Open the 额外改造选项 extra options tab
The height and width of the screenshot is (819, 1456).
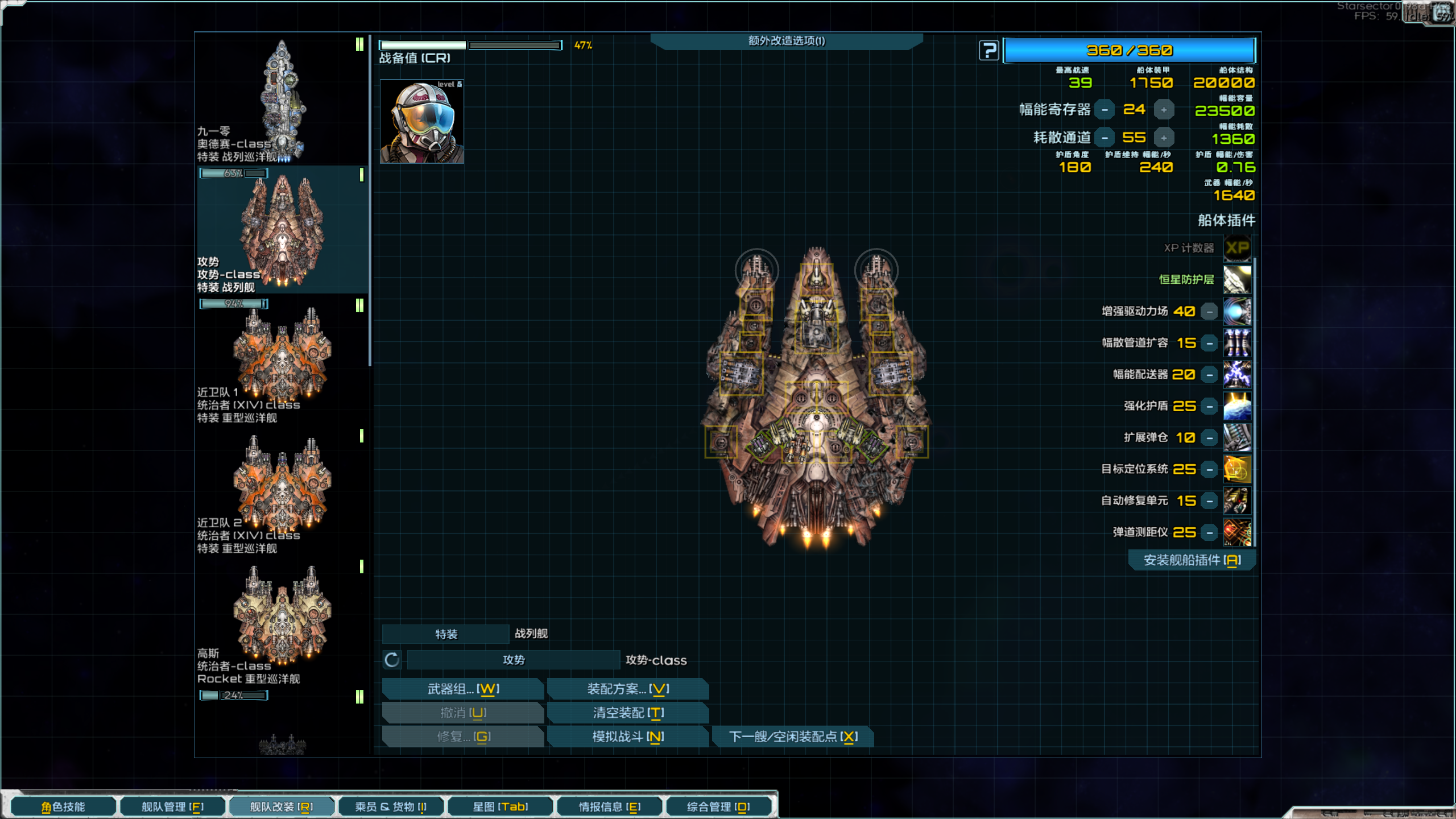point(786,41)
